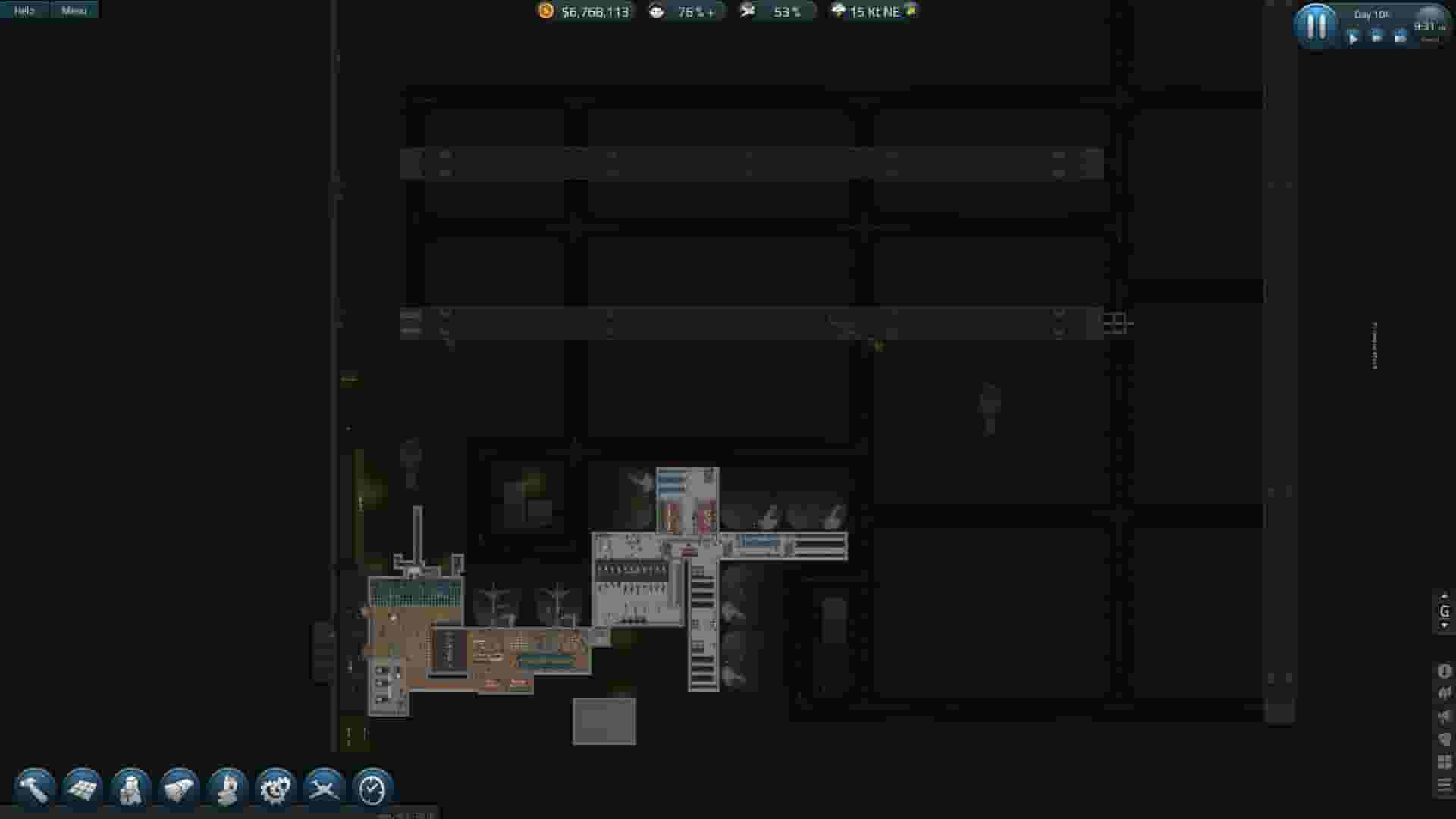Image resolution: width=1456 pixels, height=819 pixels.
Task: Open Help from the top-left bar
Action: coord(24,10)
